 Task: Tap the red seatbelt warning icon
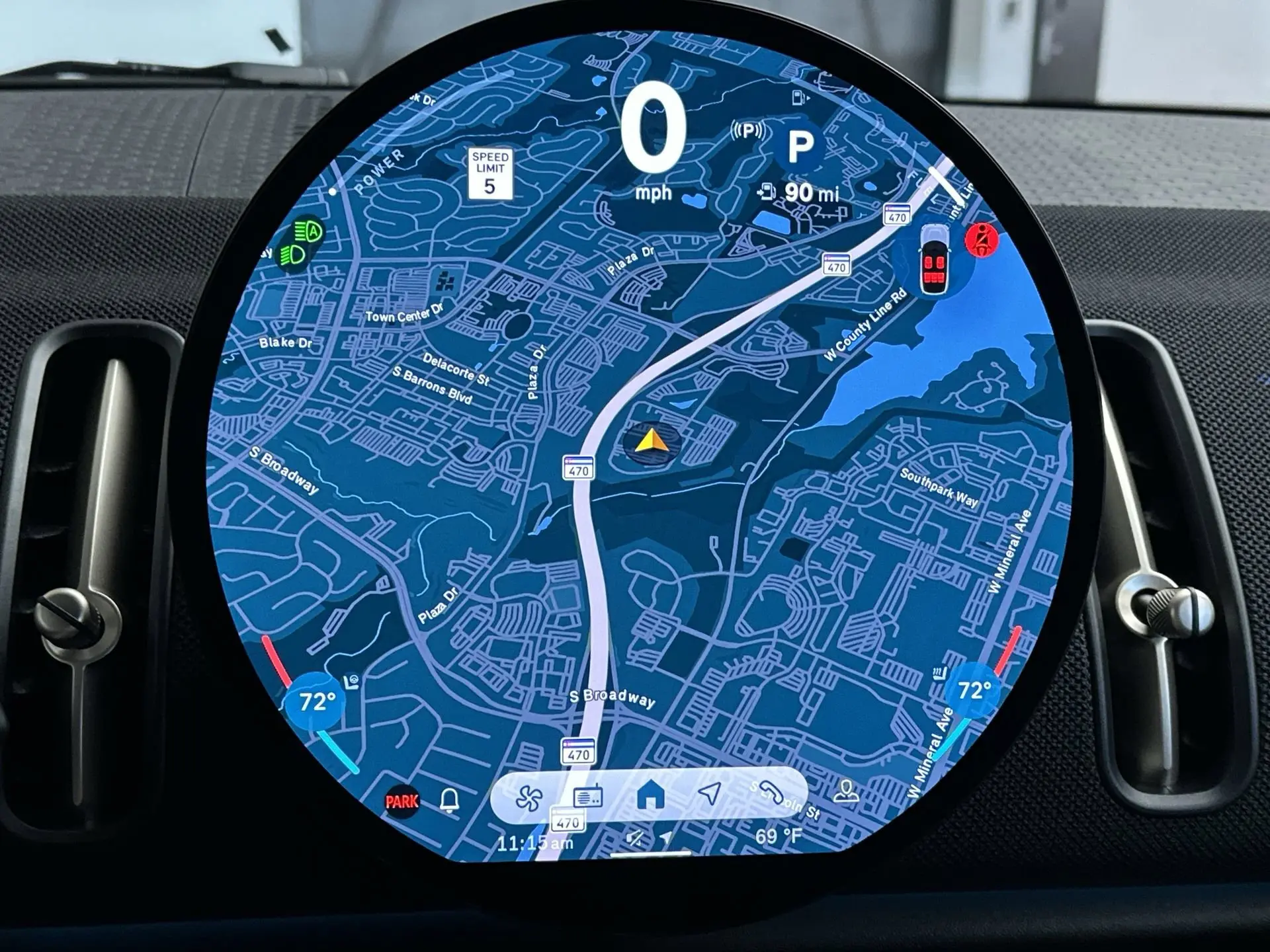coord(982,240)
